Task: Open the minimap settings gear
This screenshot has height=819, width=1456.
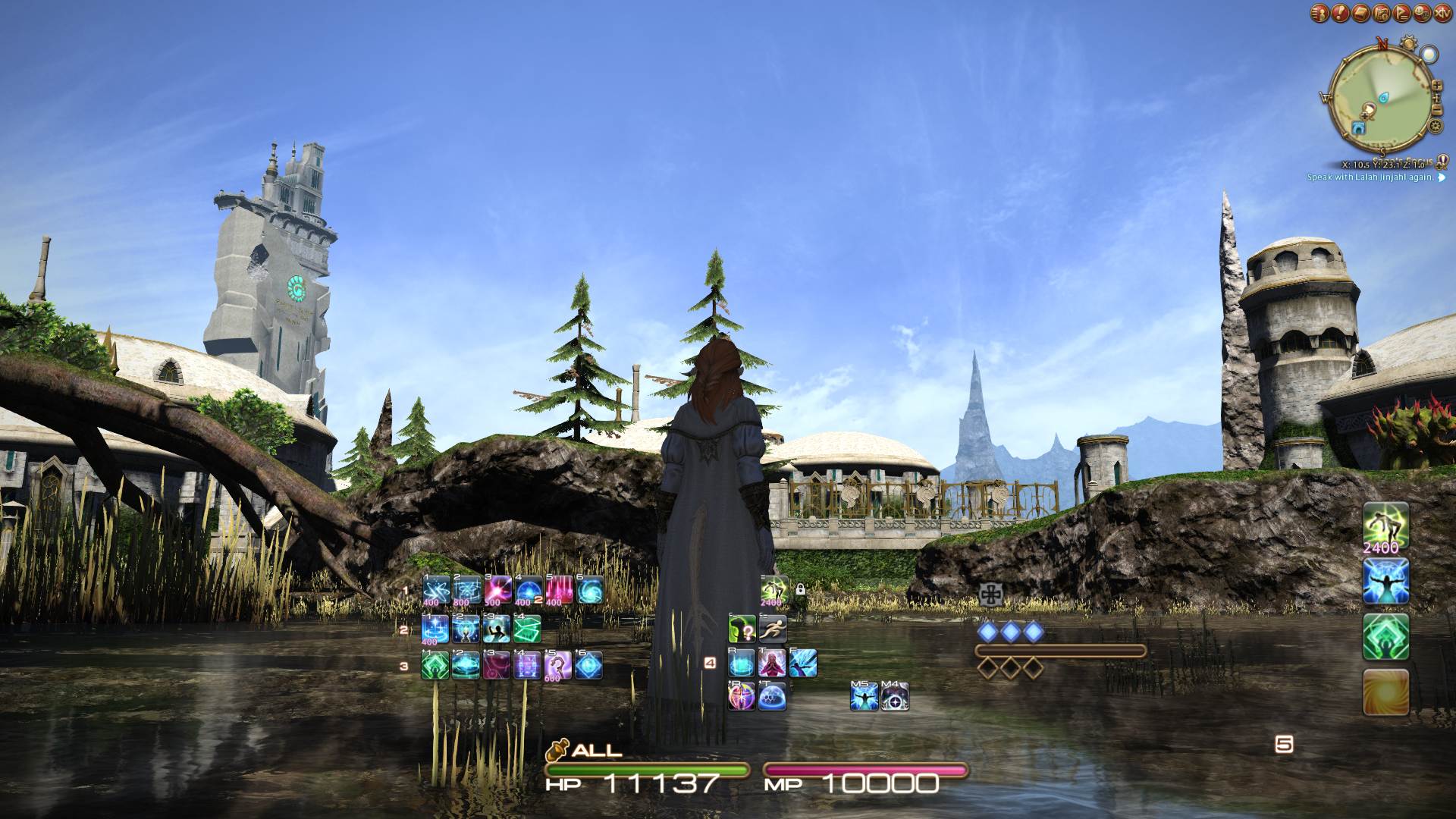Action: [x=1436, y=126]
